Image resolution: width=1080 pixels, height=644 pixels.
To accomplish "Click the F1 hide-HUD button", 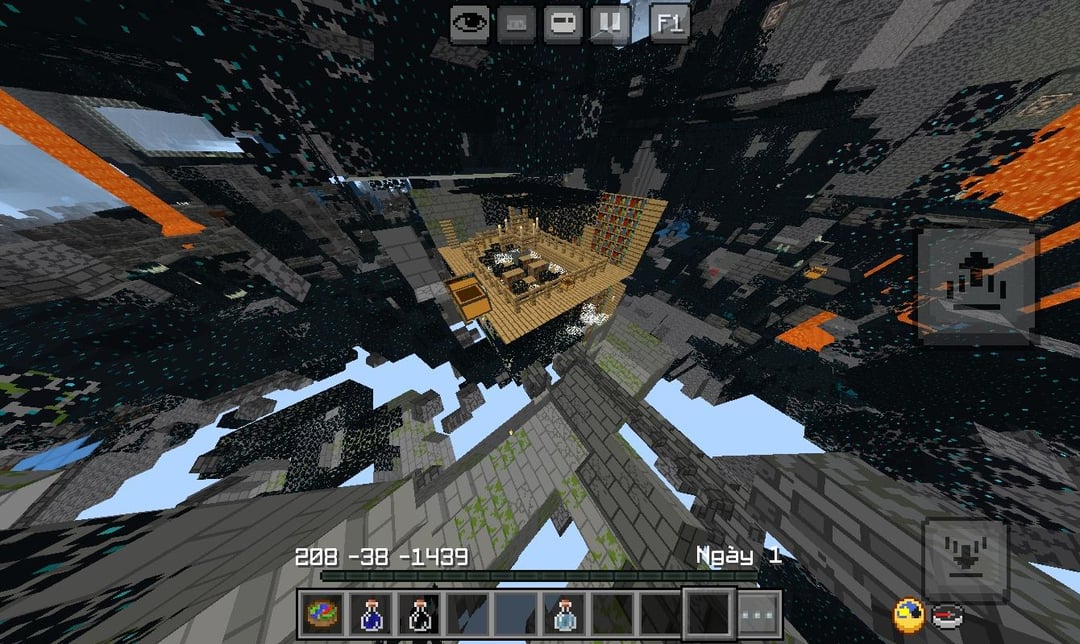I will click(669, 23).
